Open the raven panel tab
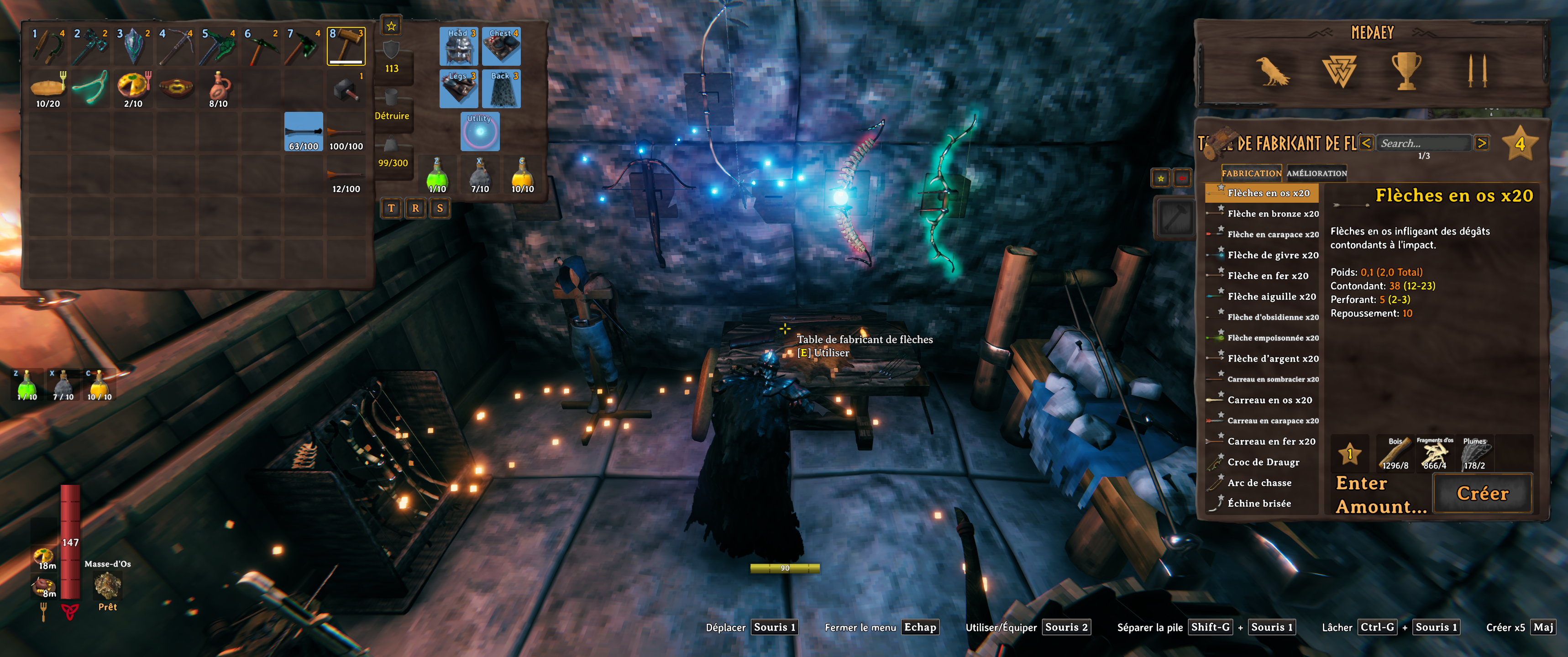This screenshot has height=657, width=1568. [x=1272, y=71]
